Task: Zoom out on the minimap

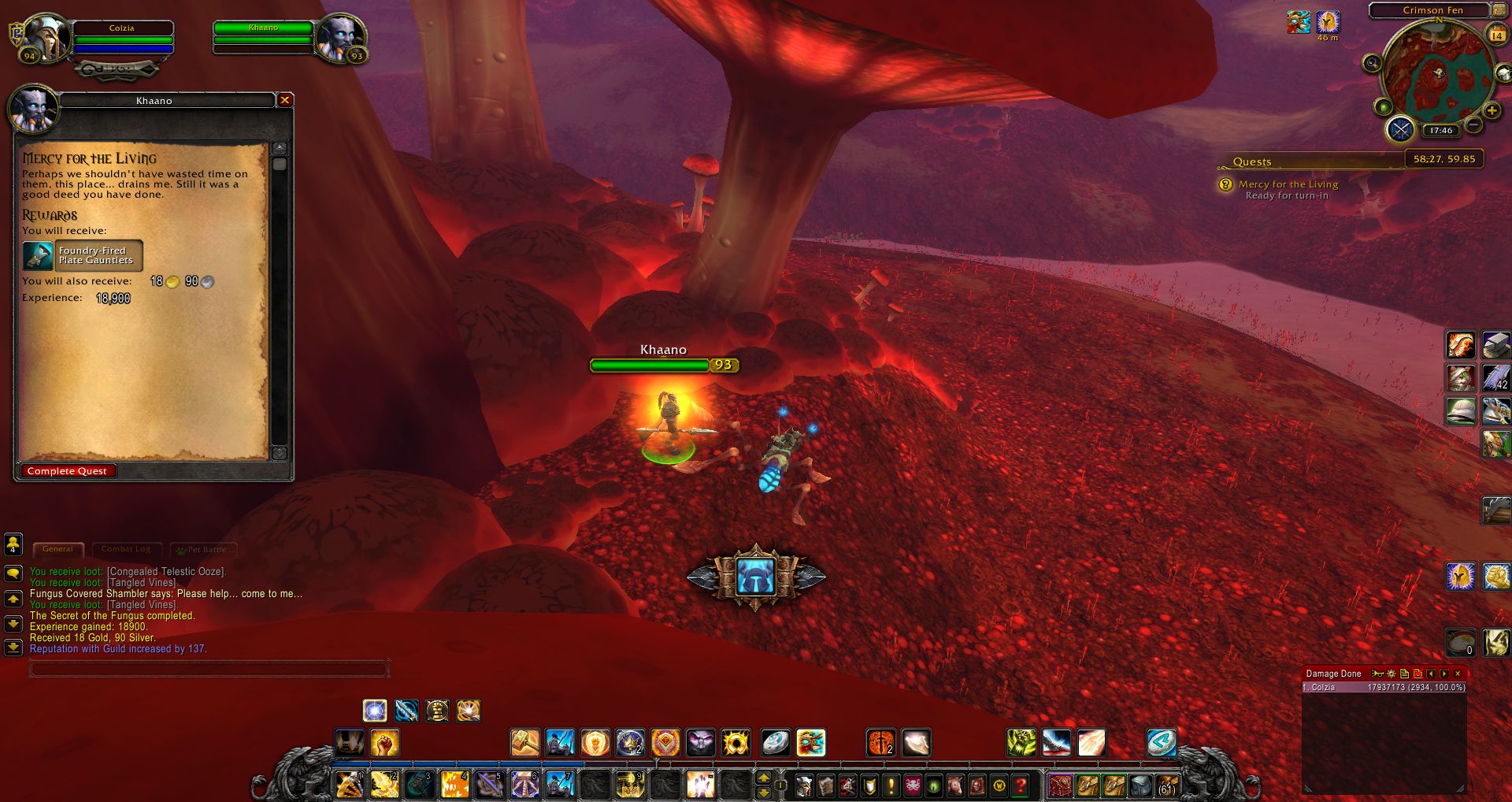Action: (x=1474, y=125)
